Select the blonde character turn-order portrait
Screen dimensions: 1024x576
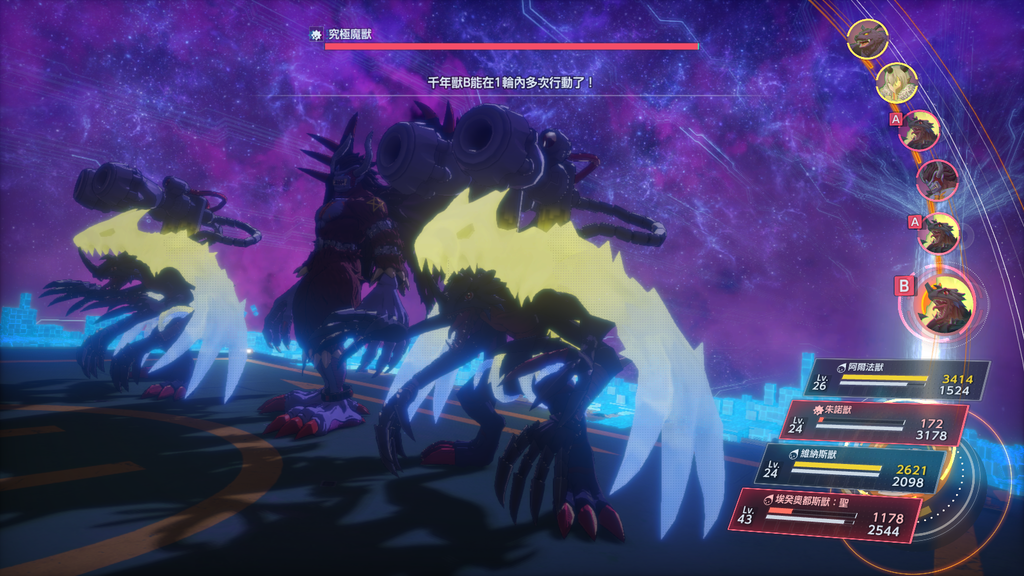tap(897, 84)
